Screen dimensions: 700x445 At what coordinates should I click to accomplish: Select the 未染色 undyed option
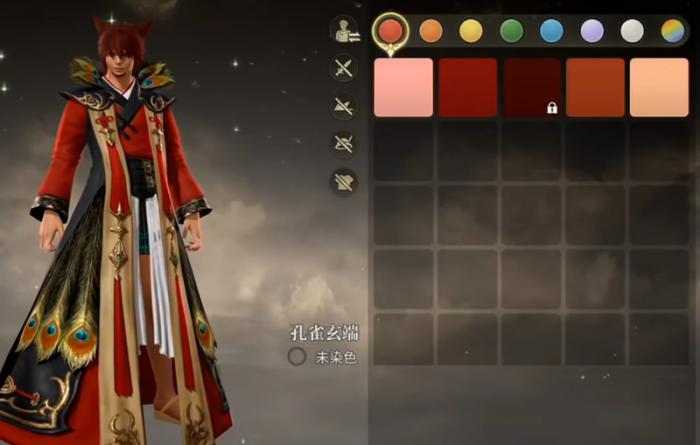coord(297,356)
